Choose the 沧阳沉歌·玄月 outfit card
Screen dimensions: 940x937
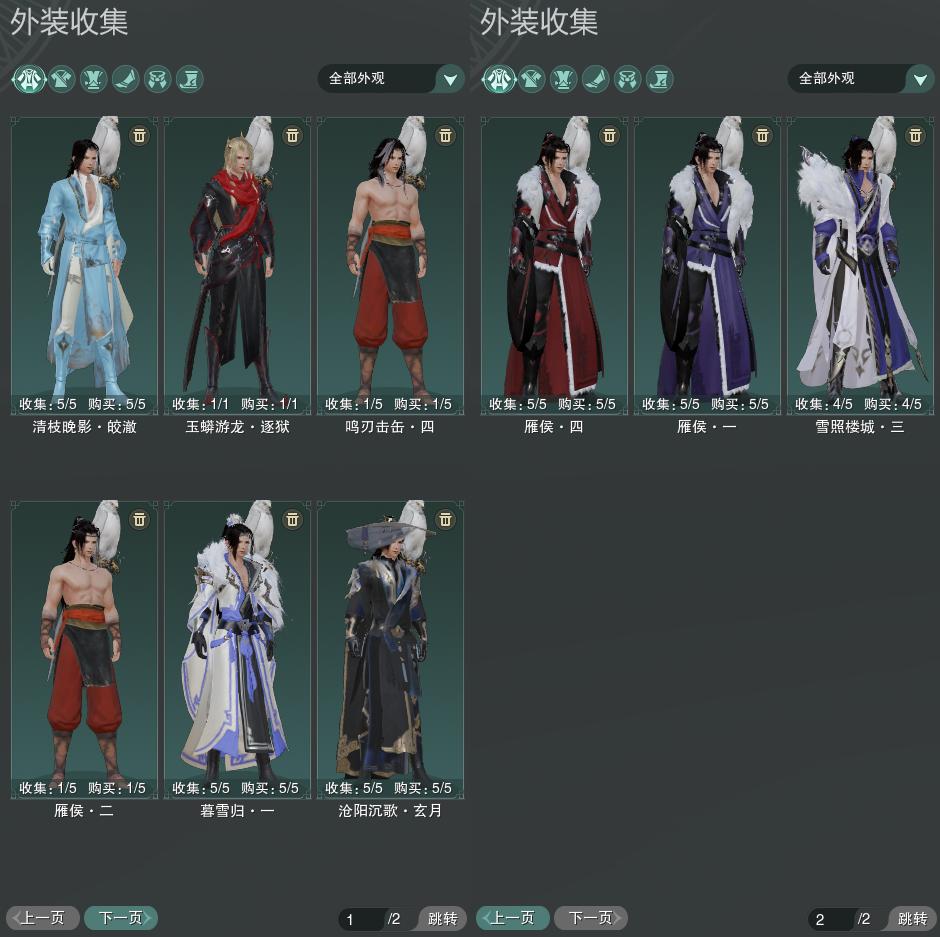point(390,645)
